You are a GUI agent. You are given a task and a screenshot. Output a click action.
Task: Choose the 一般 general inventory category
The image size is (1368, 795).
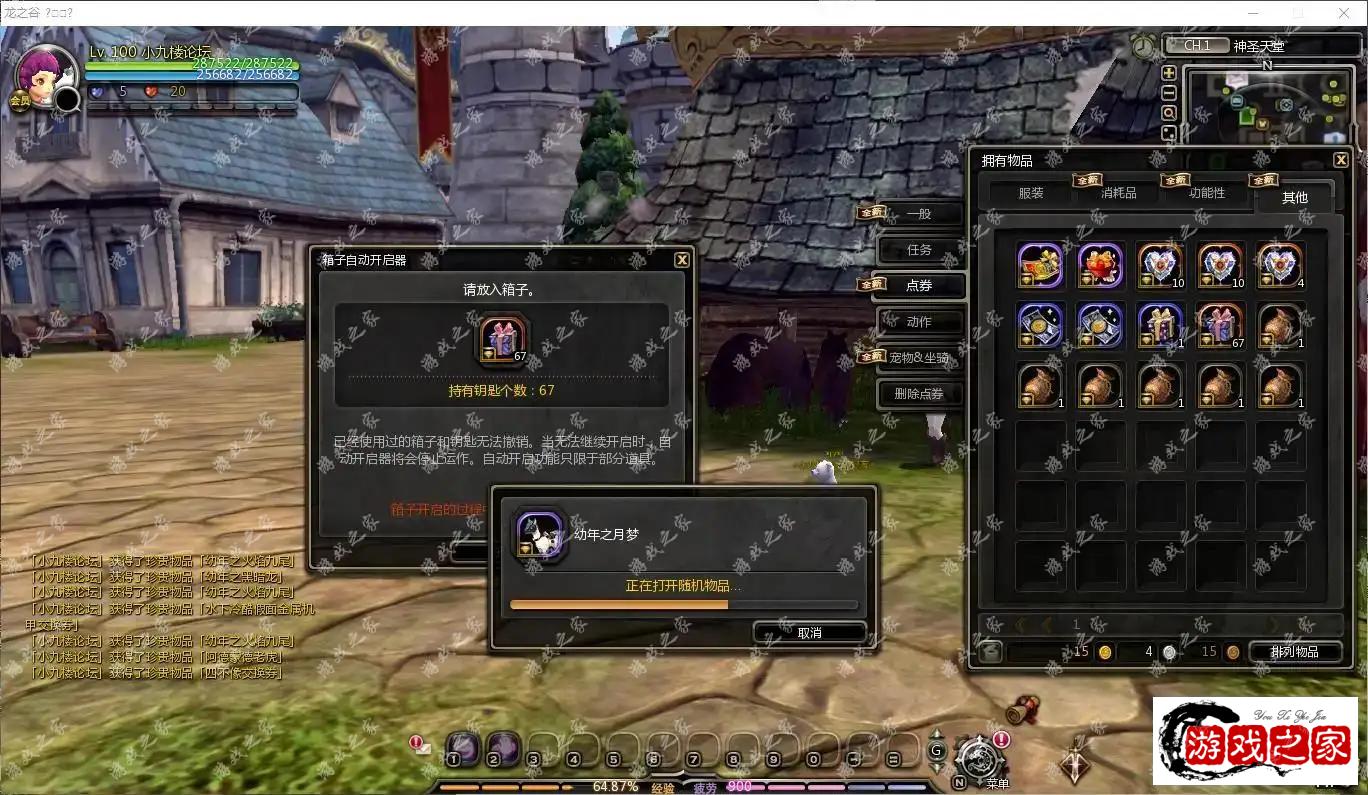(x=919, y=214)
